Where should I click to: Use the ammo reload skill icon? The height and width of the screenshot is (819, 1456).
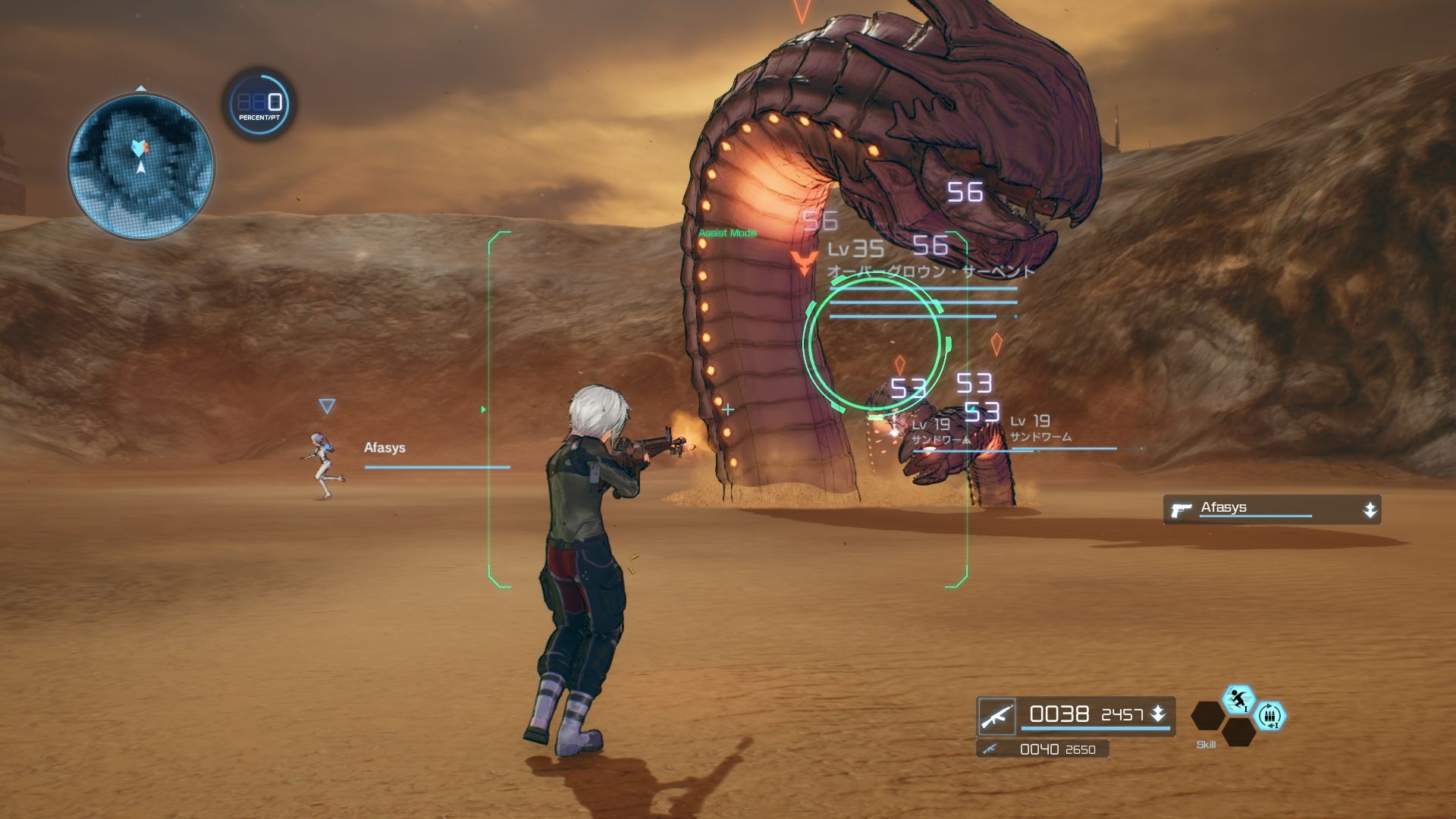pyautogui.click(x=1270, y=716)
